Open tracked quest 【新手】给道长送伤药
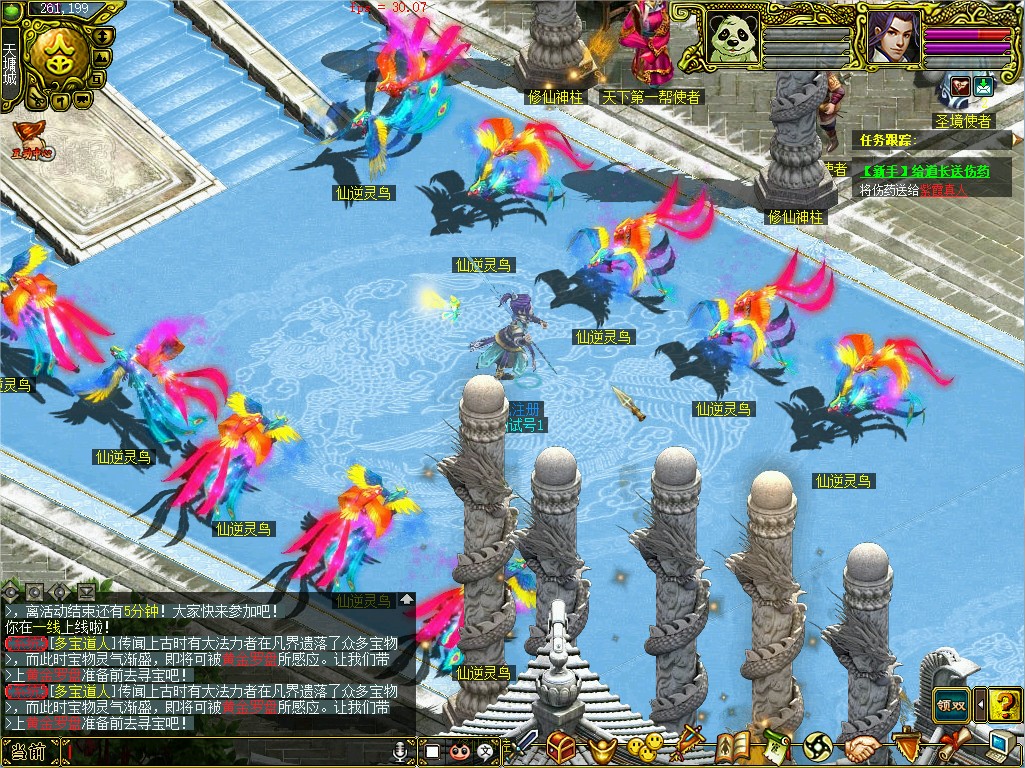 point(925,171)
